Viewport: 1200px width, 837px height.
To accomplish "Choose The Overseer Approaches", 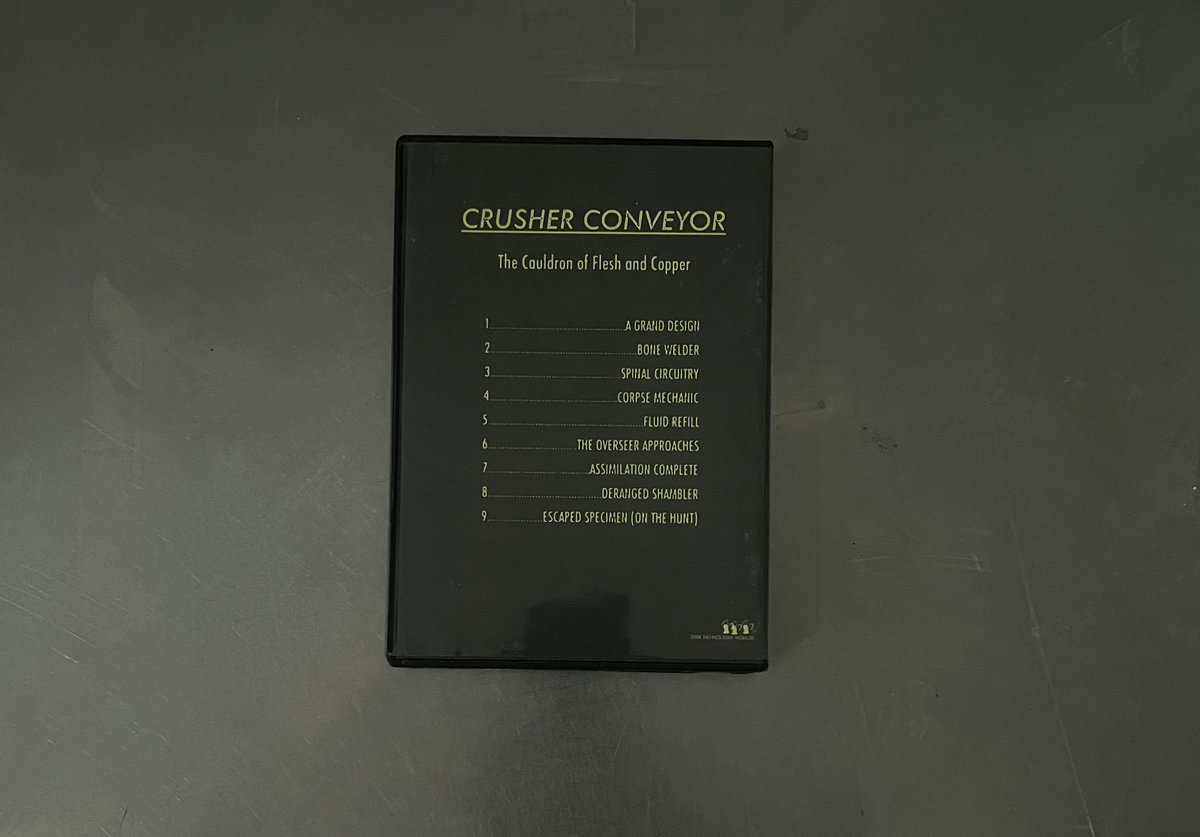I will pos(638,446).
